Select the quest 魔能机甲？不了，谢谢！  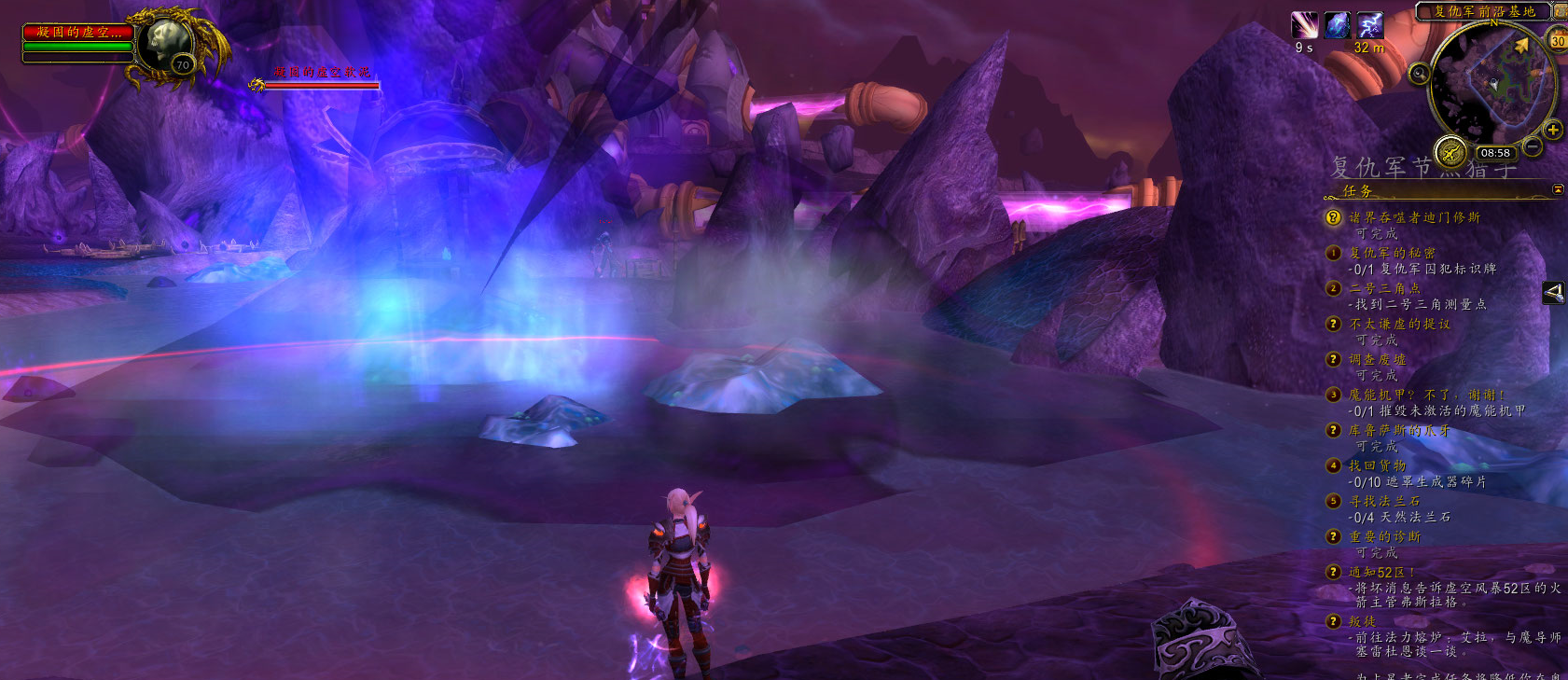[1426, 395]
